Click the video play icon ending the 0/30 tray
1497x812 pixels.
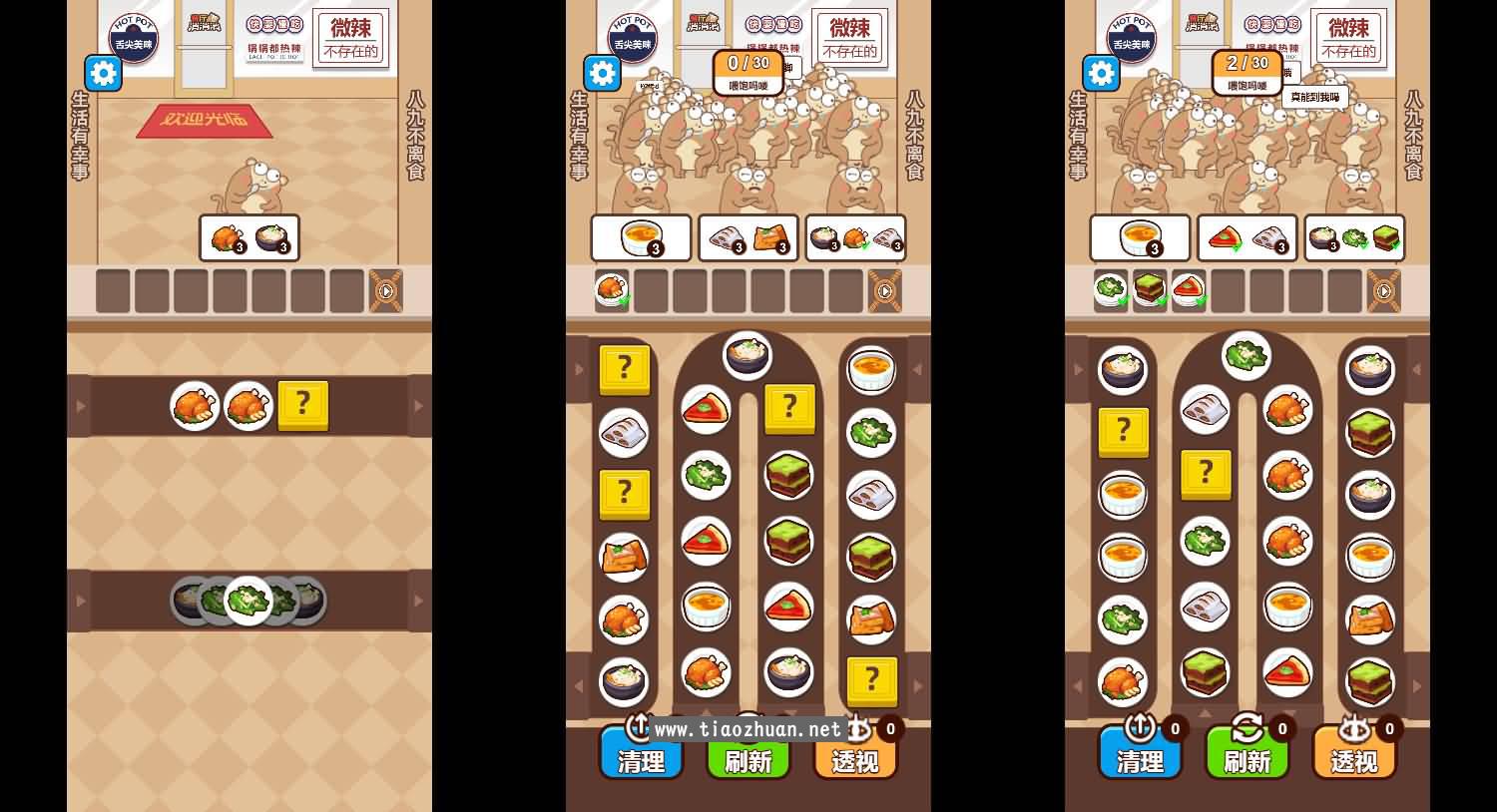tap(885, 291)
